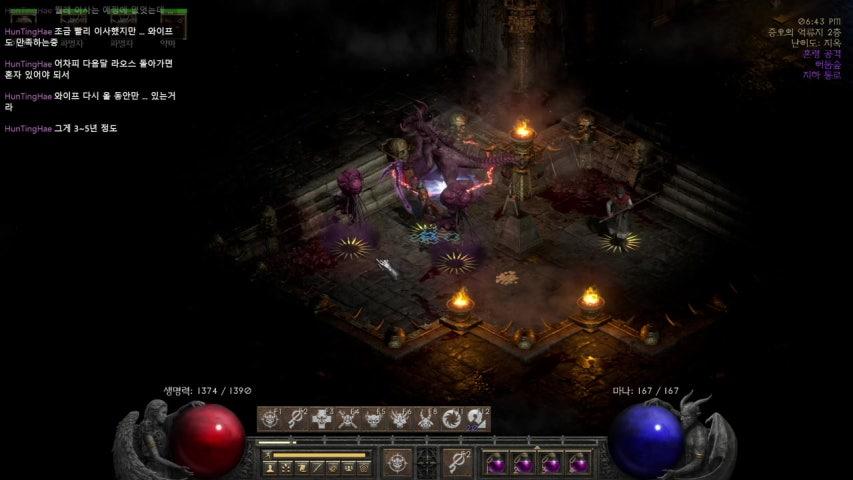This screenshot has width=853, height=480.
Task: Activate the cross-shaped skill icon
Action: point(322,419)
